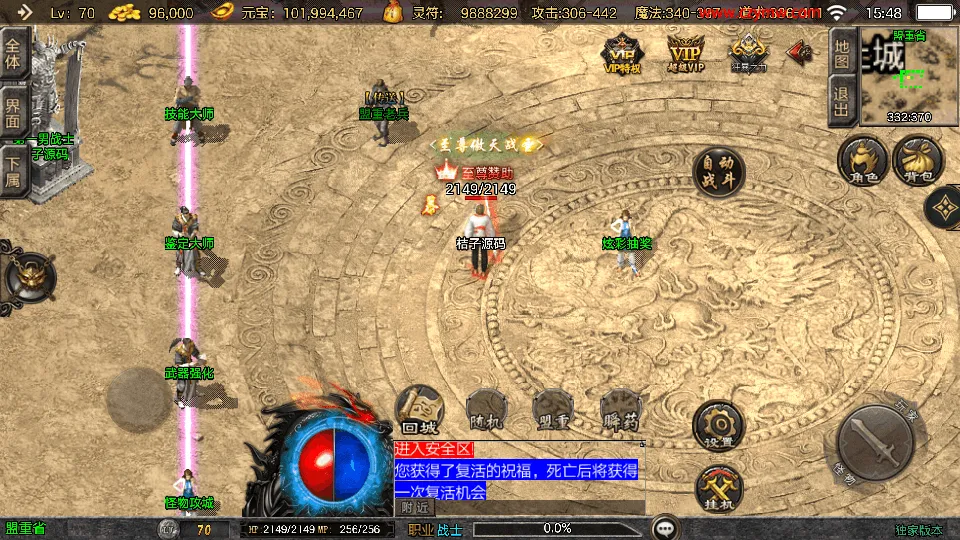Use the 回城 return-to-town scroll
The image size is (960, 540).
point(420,410)
